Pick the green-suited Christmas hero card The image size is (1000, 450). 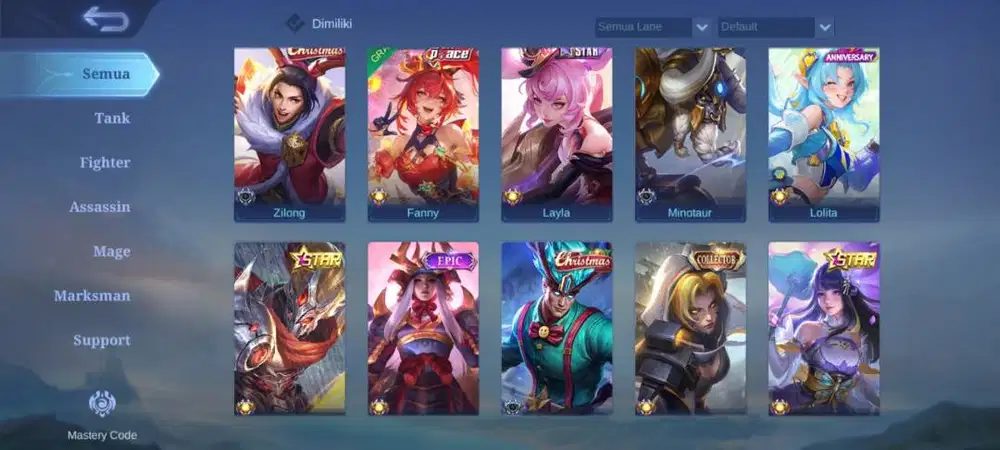[x=556, y=328]
